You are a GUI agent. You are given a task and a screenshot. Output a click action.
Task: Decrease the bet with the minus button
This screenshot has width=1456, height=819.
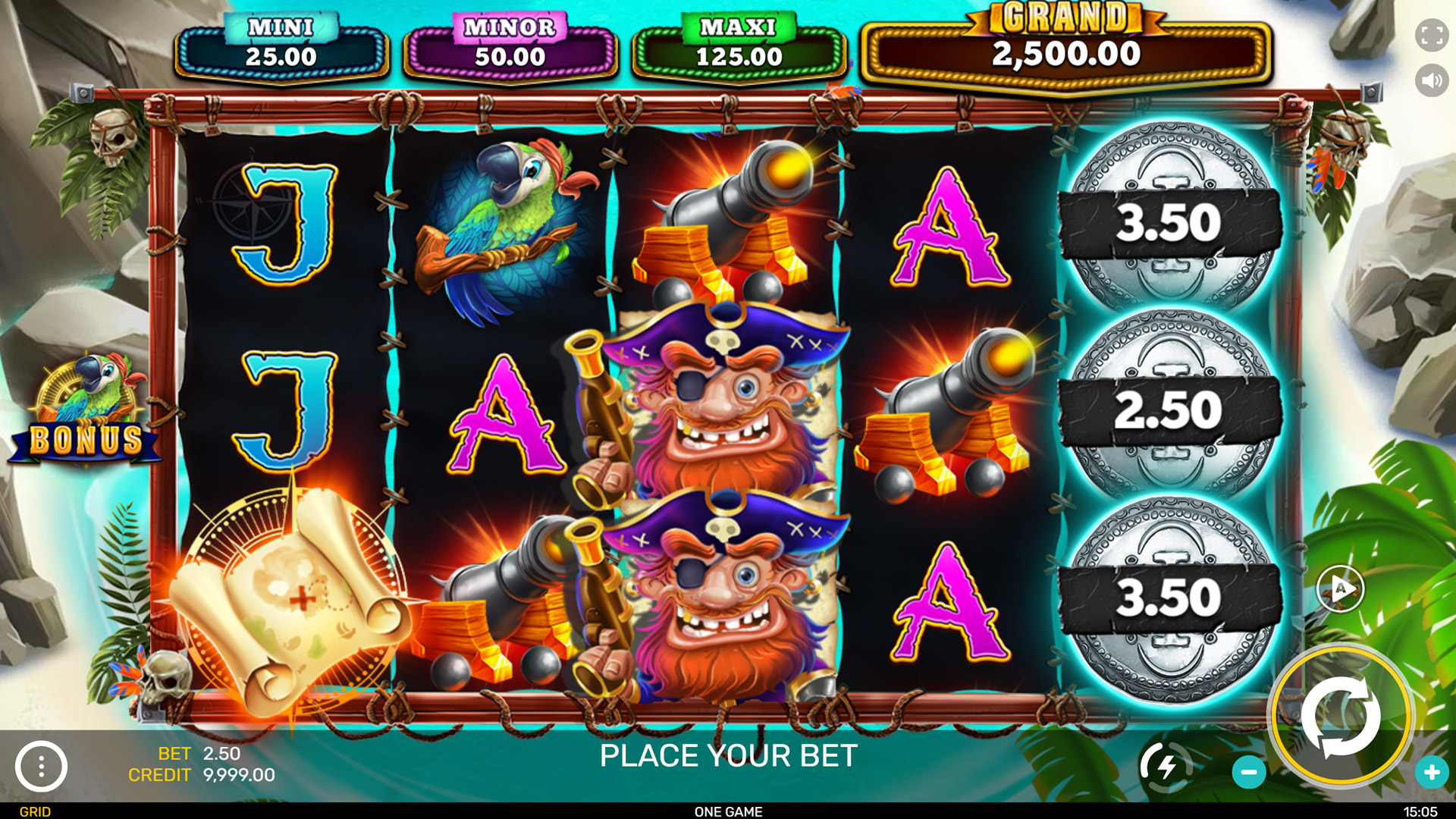point(1248,772)
